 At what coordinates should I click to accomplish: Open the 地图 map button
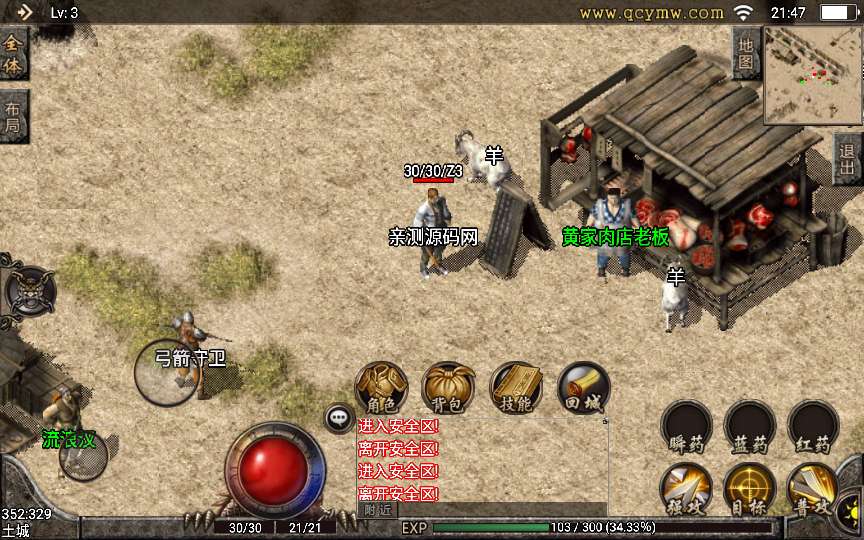click(x=745, y=53)
